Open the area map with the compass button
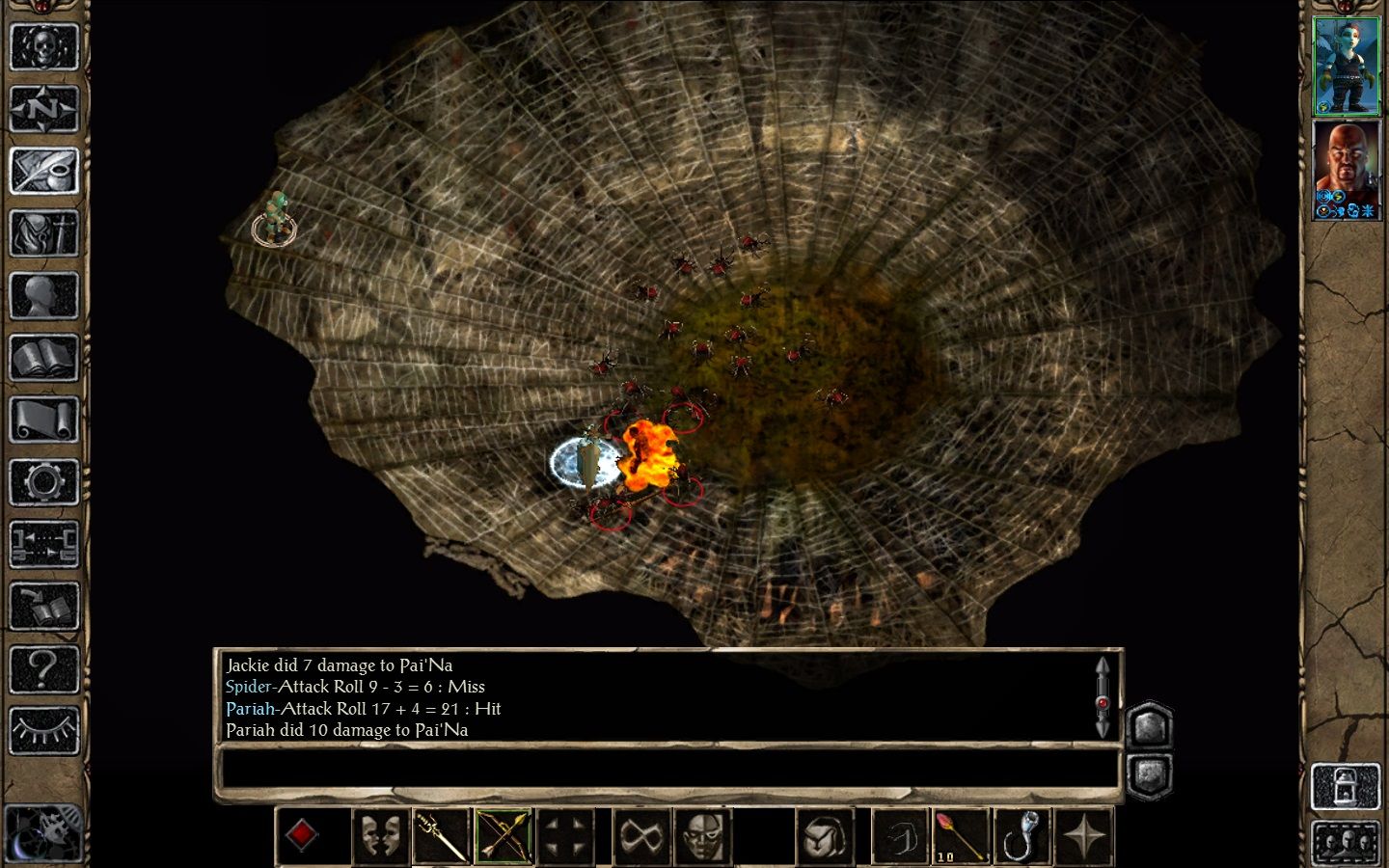The height and width of the screenshot is (868, 1389). coord(43,109)
